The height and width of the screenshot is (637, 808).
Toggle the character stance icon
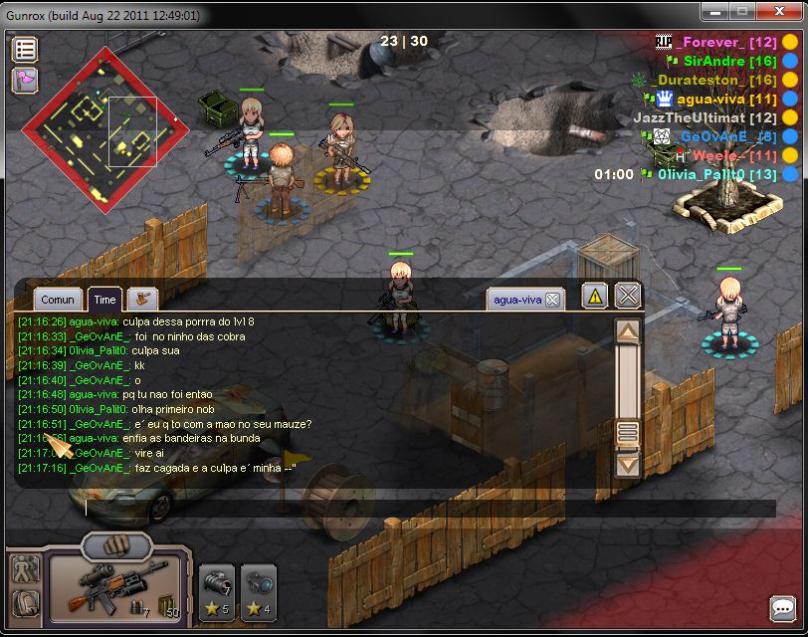(x=25, y=569)
